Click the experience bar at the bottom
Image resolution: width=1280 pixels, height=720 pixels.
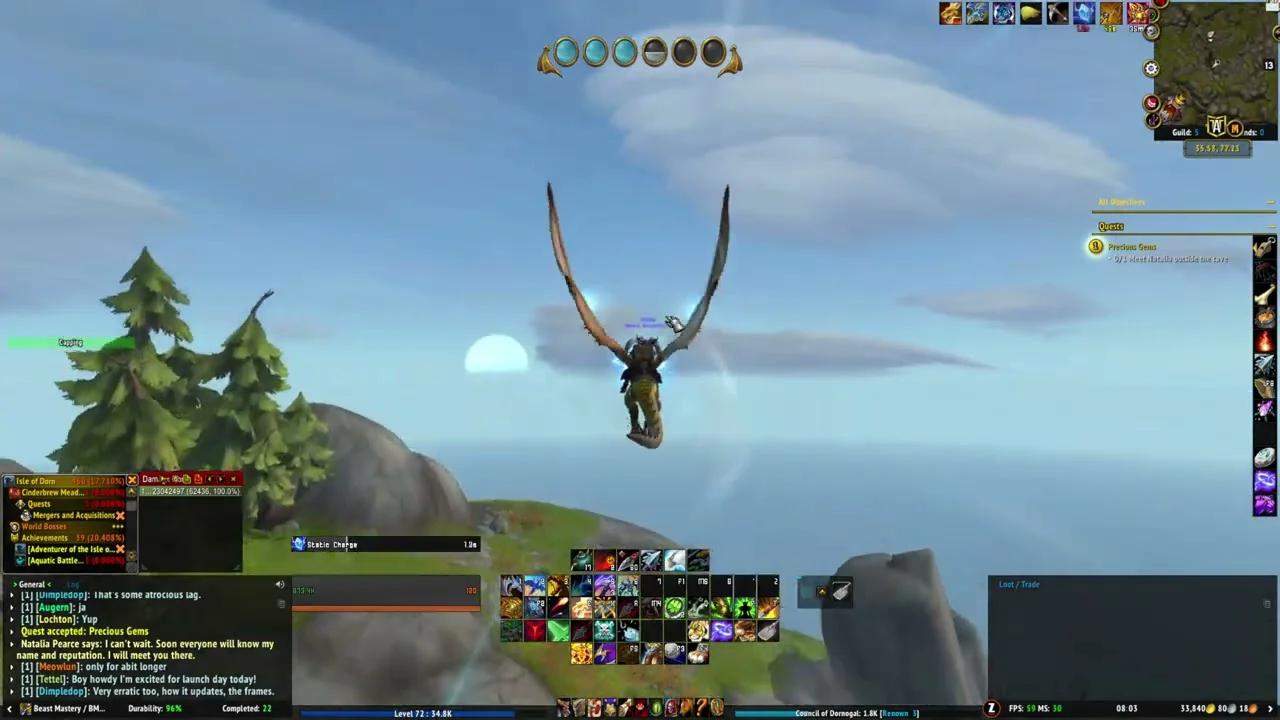tap(420, 713)
